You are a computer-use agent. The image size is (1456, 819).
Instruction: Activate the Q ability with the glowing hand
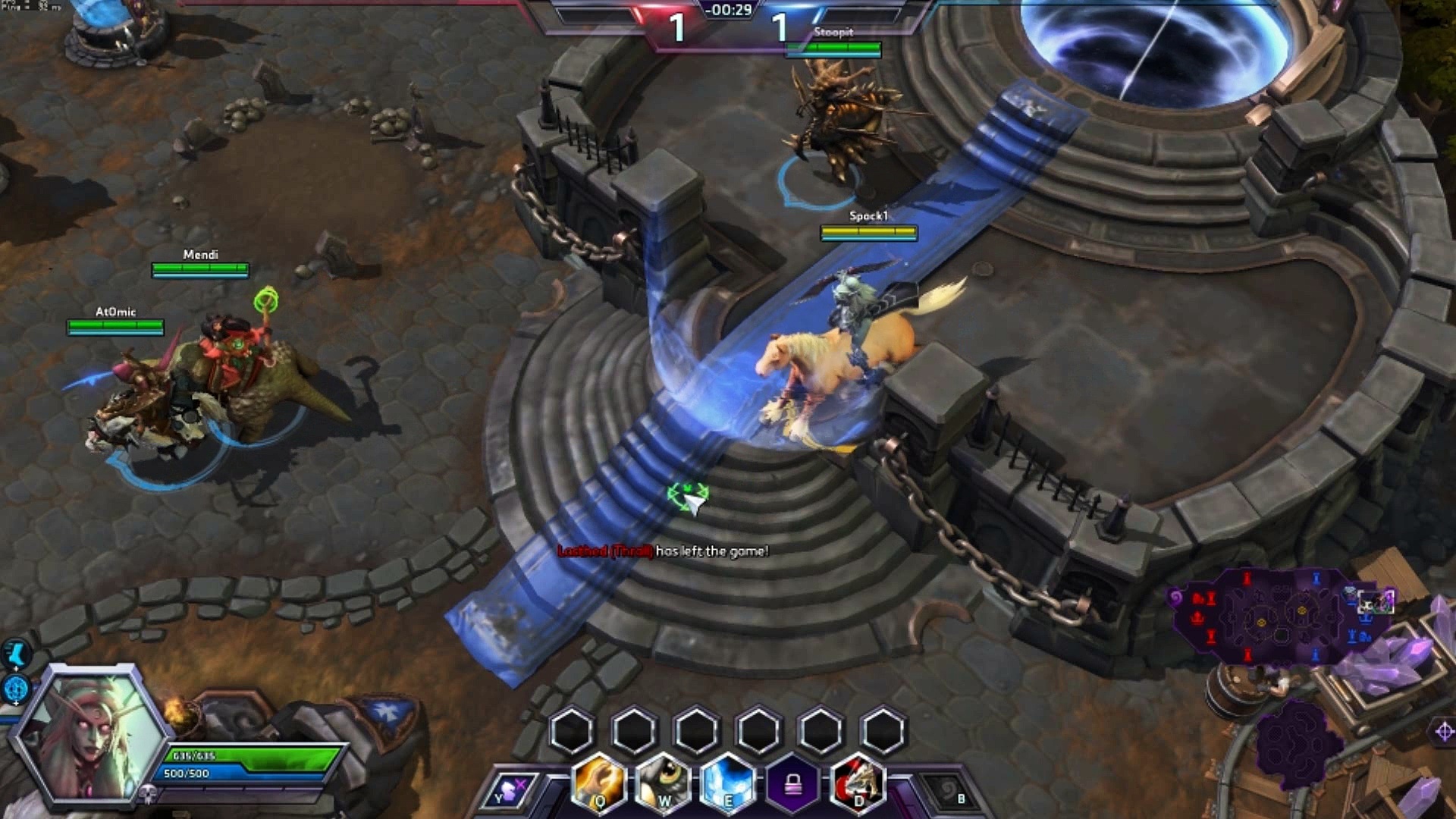click(x=599, y=785)
